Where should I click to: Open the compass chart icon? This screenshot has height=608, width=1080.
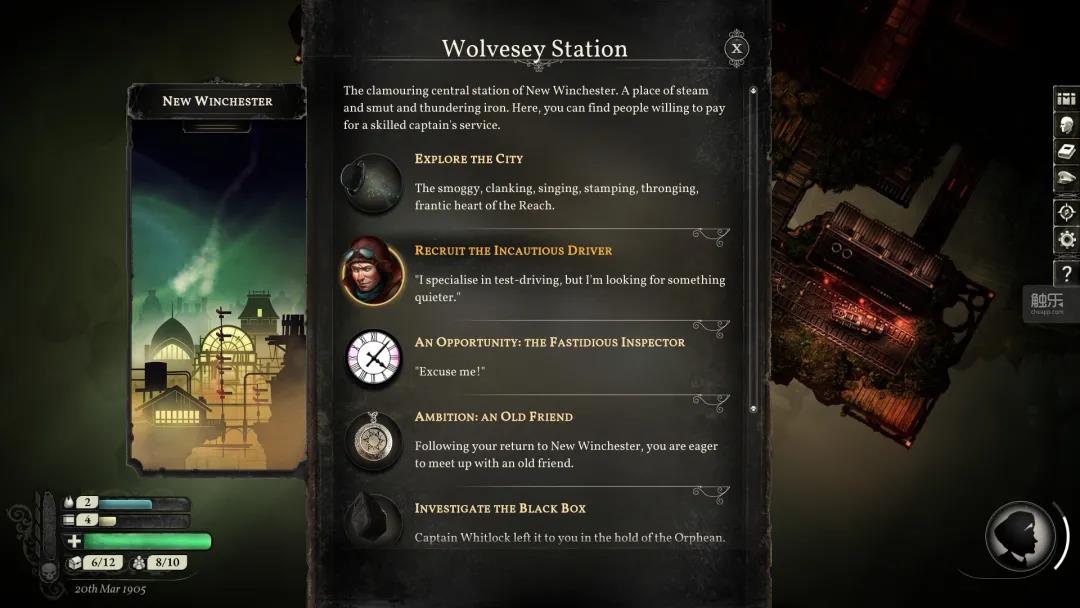1066,212
